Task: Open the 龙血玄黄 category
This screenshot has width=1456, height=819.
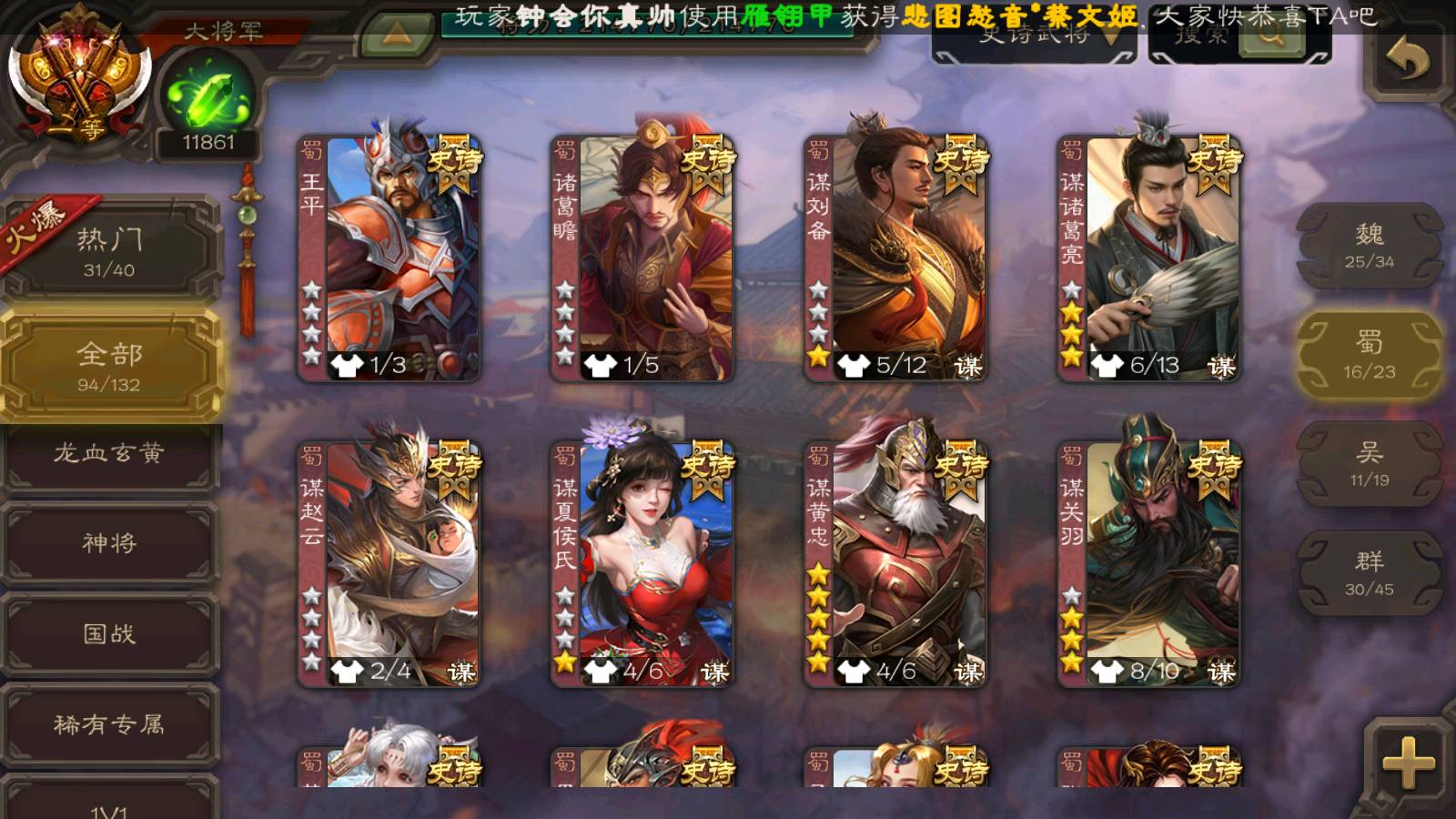Action: coord(109,453)
